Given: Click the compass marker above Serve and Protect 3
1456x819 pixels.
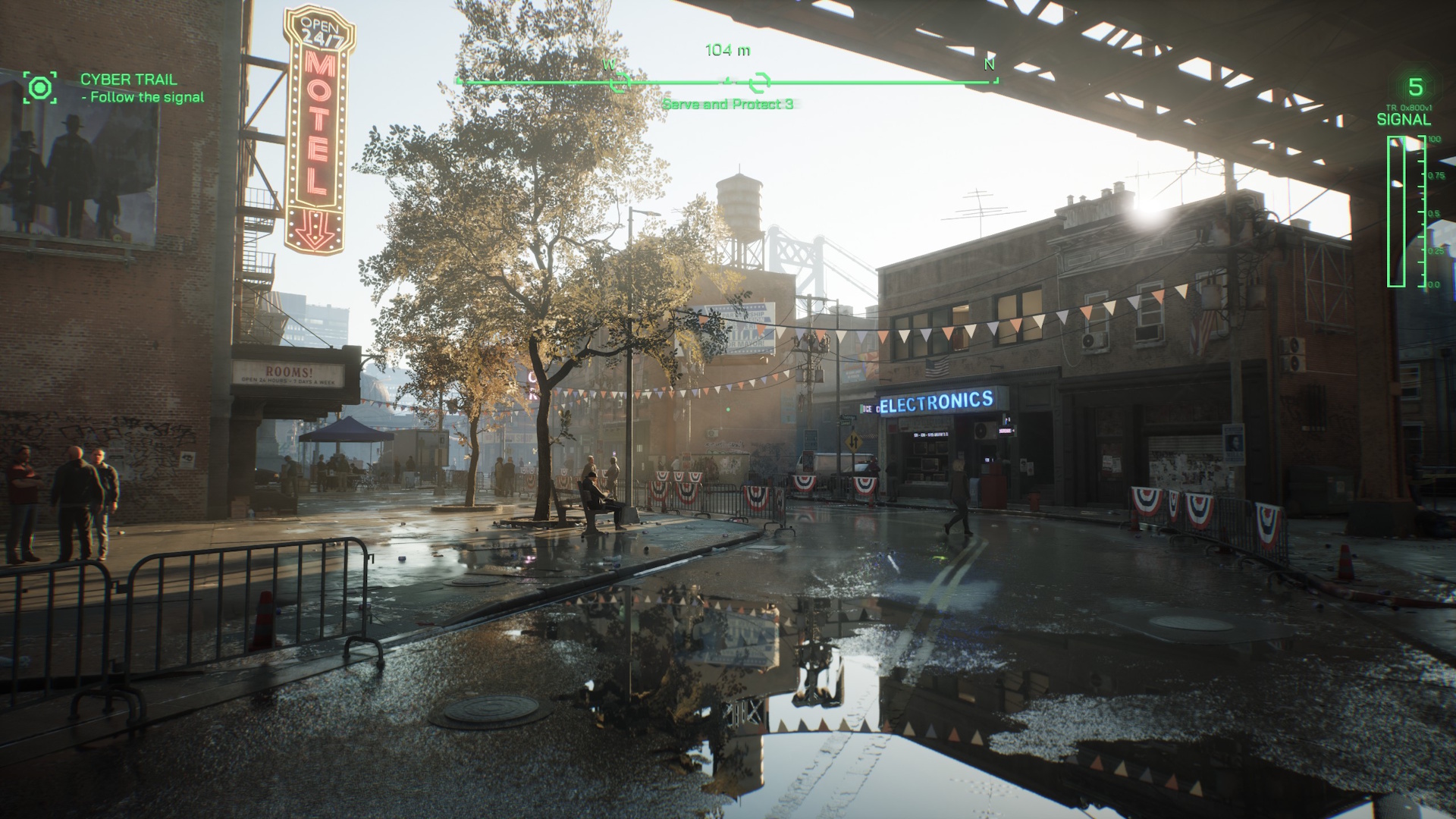Looking at the screenshot, I should 759,82.
